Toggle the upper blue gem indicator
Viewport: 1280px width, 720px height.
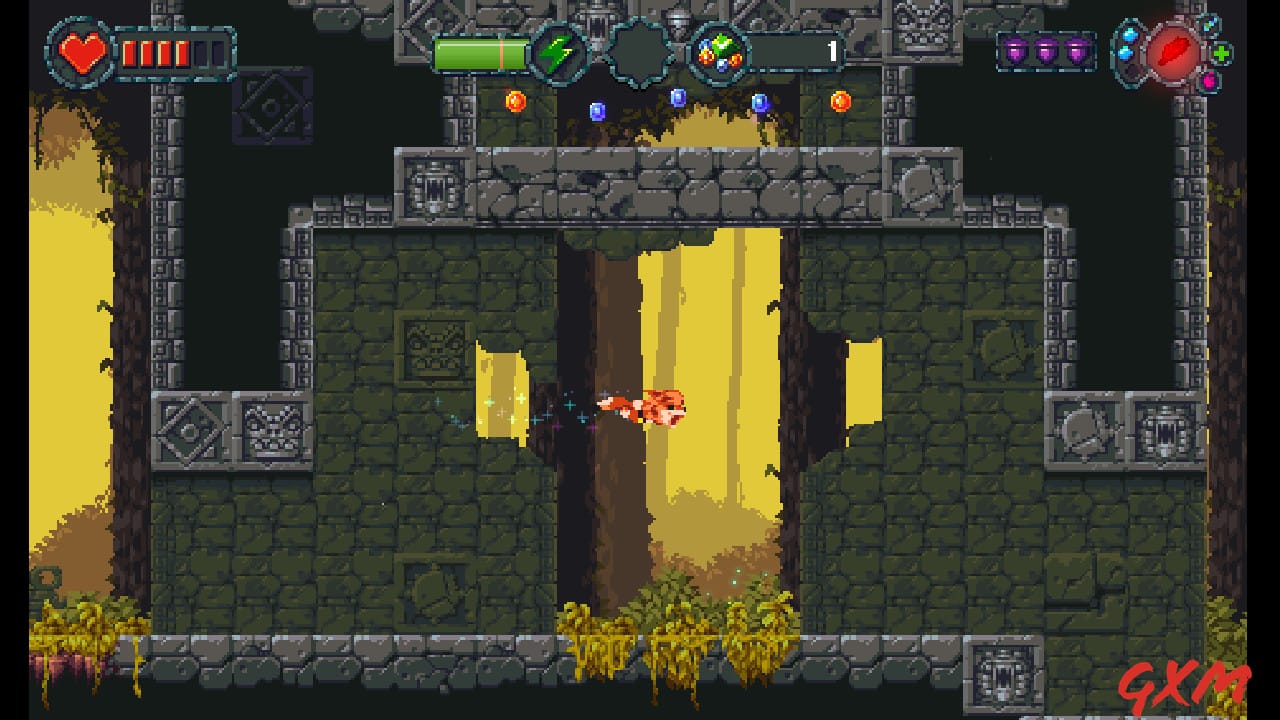point(1130,35)
